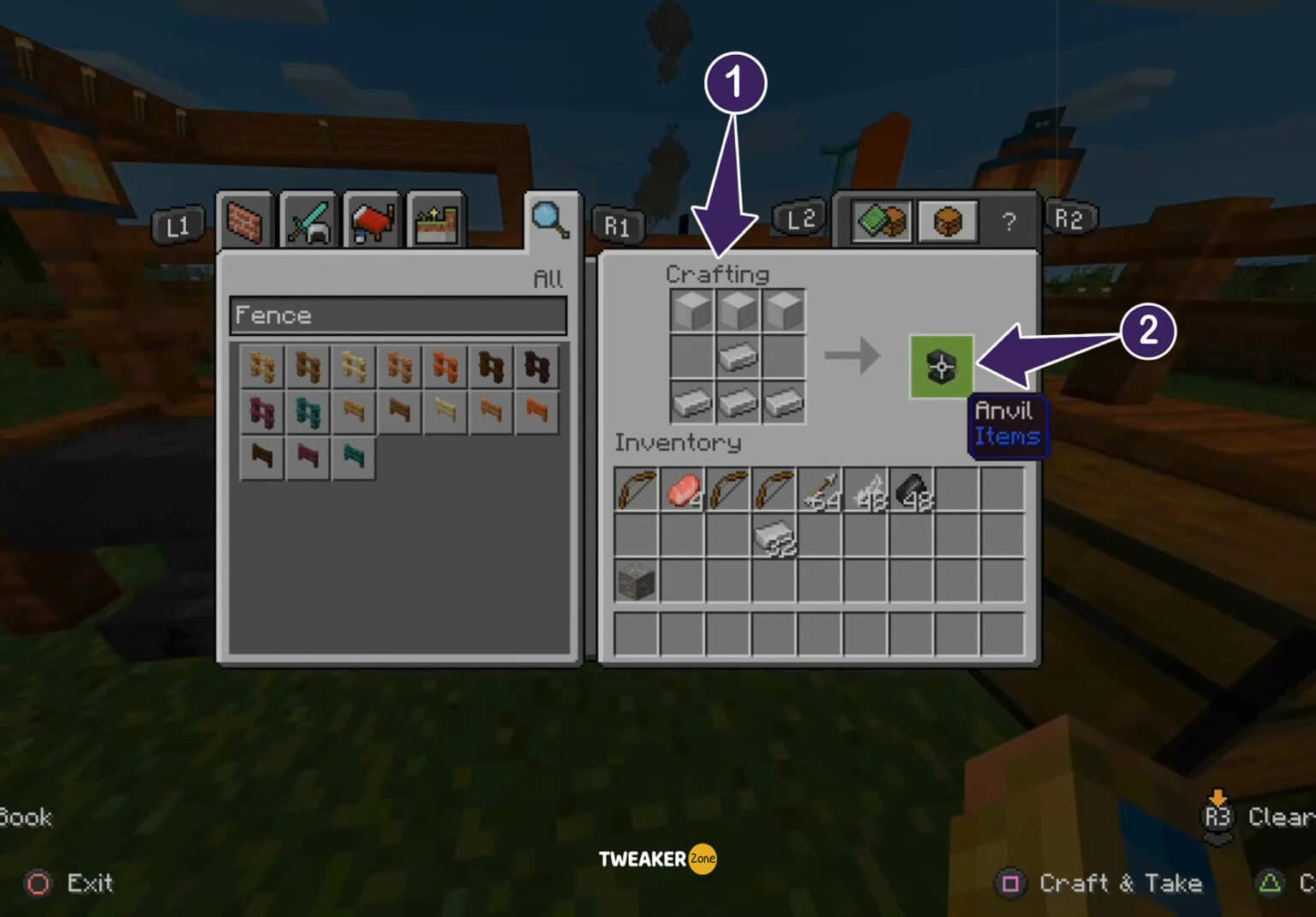This screenshot has width=1316, height=917.
Task: Expand previous tab group with L1
Action: tap(177, 225)
